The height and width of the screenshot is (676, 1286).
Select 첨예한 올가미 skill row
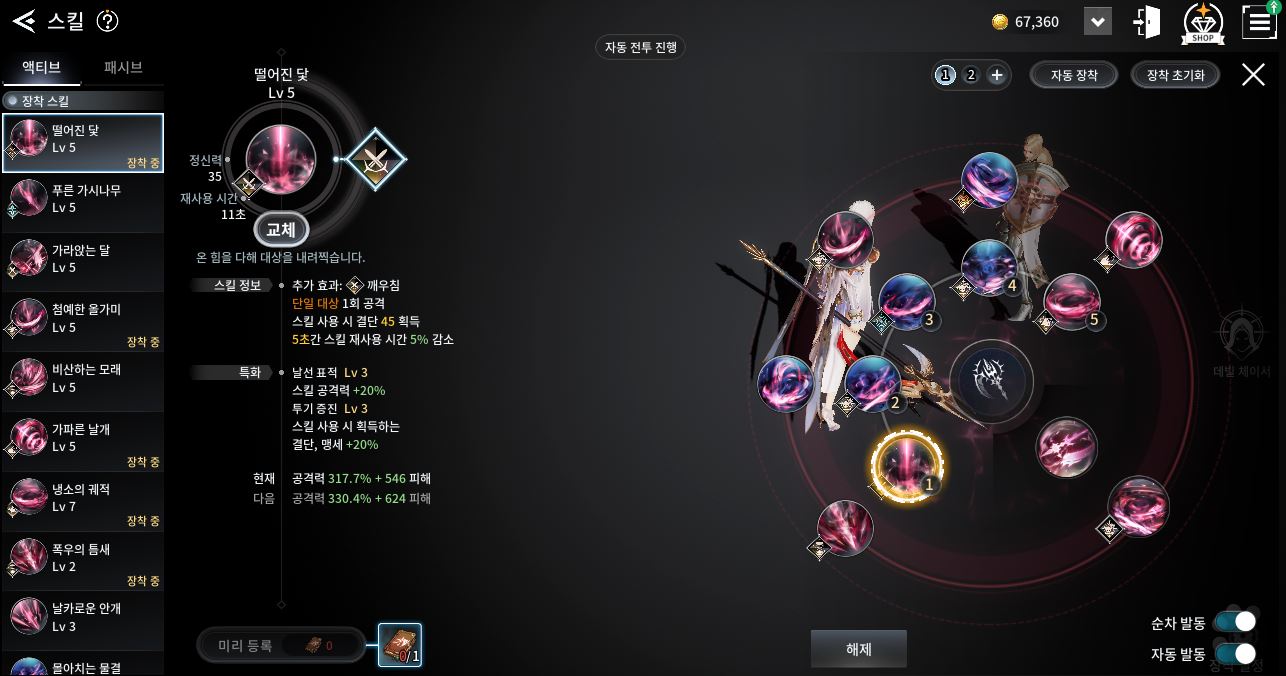(83, 318)
